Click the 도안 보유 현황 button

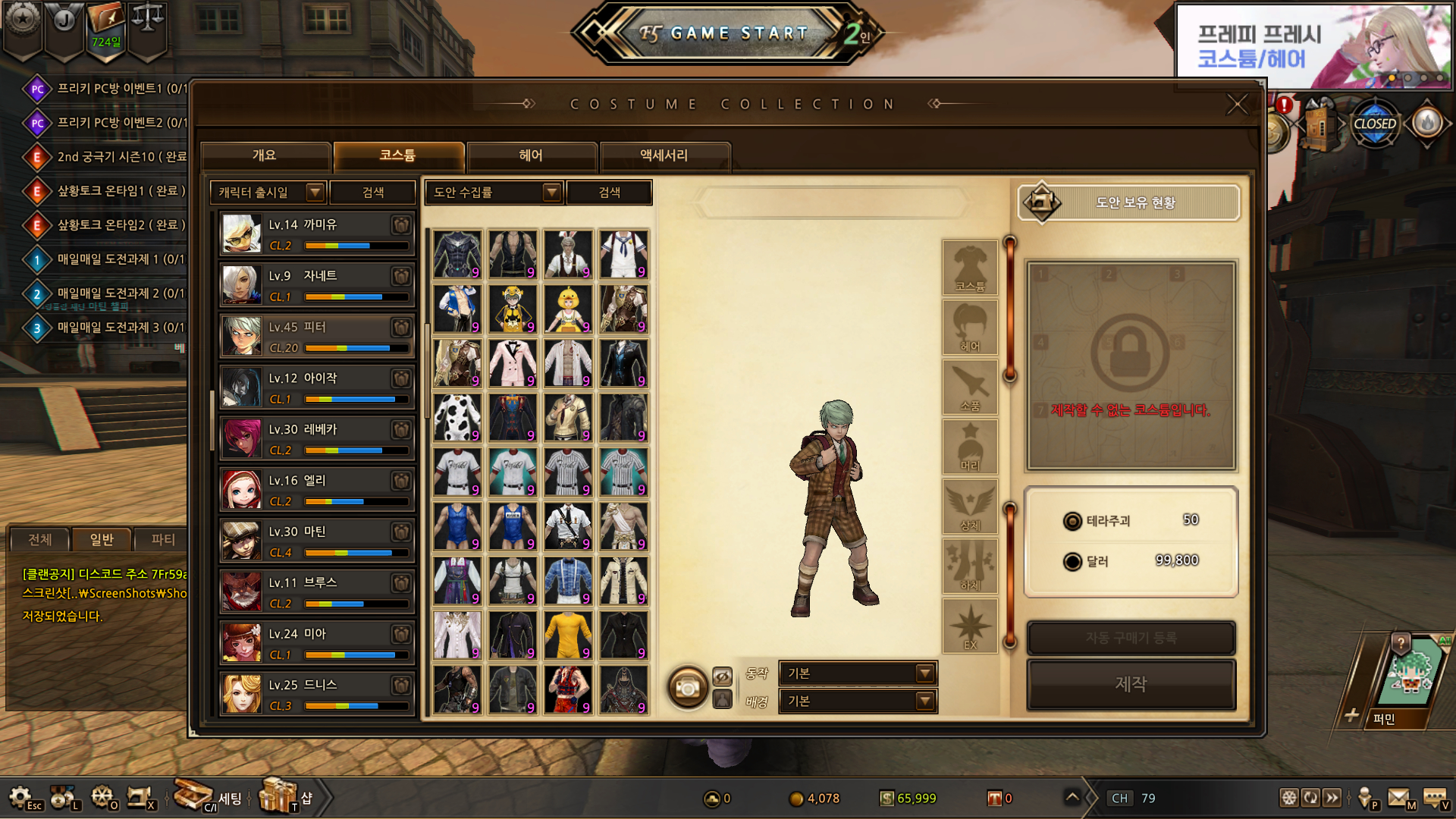[1129, 202]
